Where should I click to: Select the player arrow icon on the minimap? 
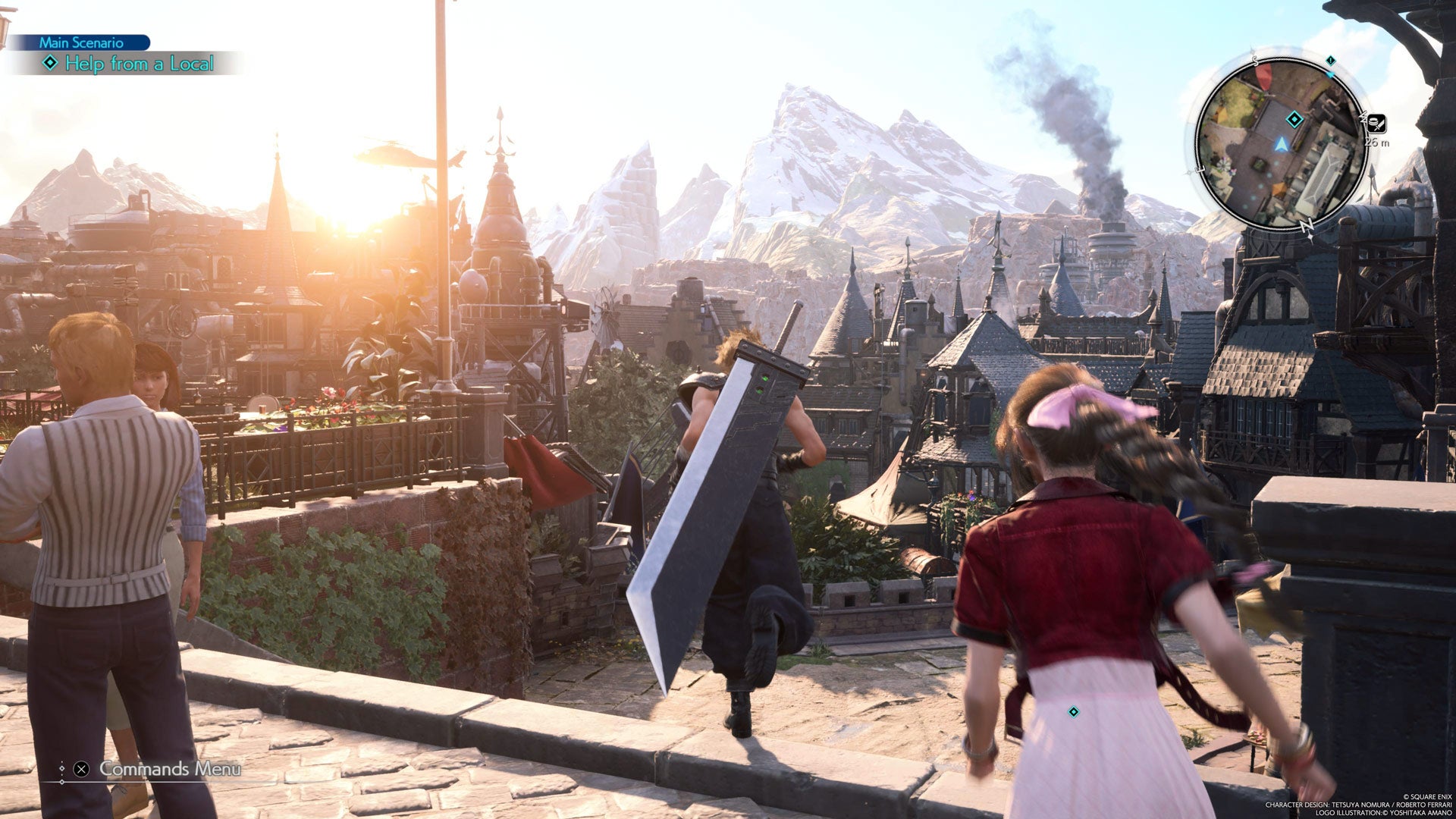[1282, 144]
